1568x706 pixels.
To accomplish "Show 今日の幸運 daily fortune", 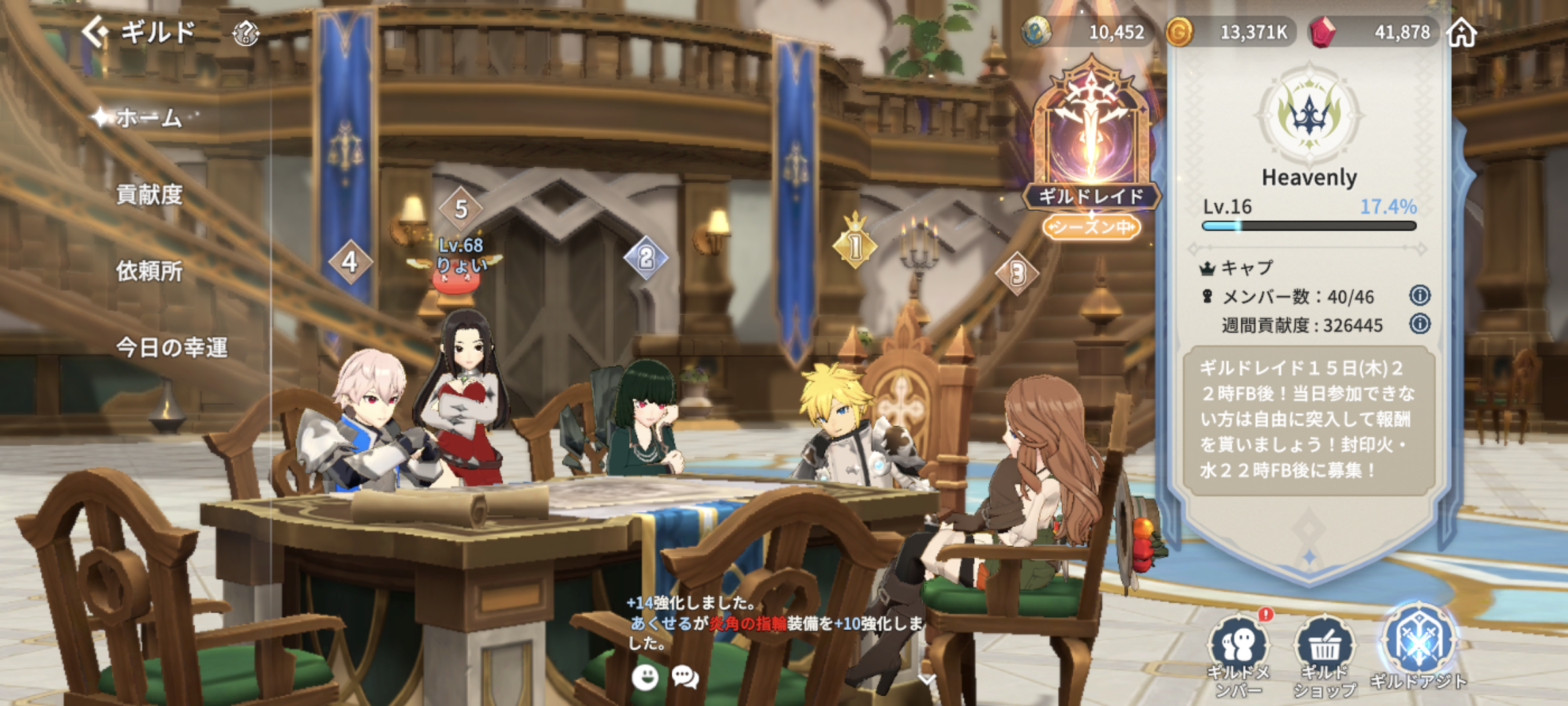I will [171, 347].
